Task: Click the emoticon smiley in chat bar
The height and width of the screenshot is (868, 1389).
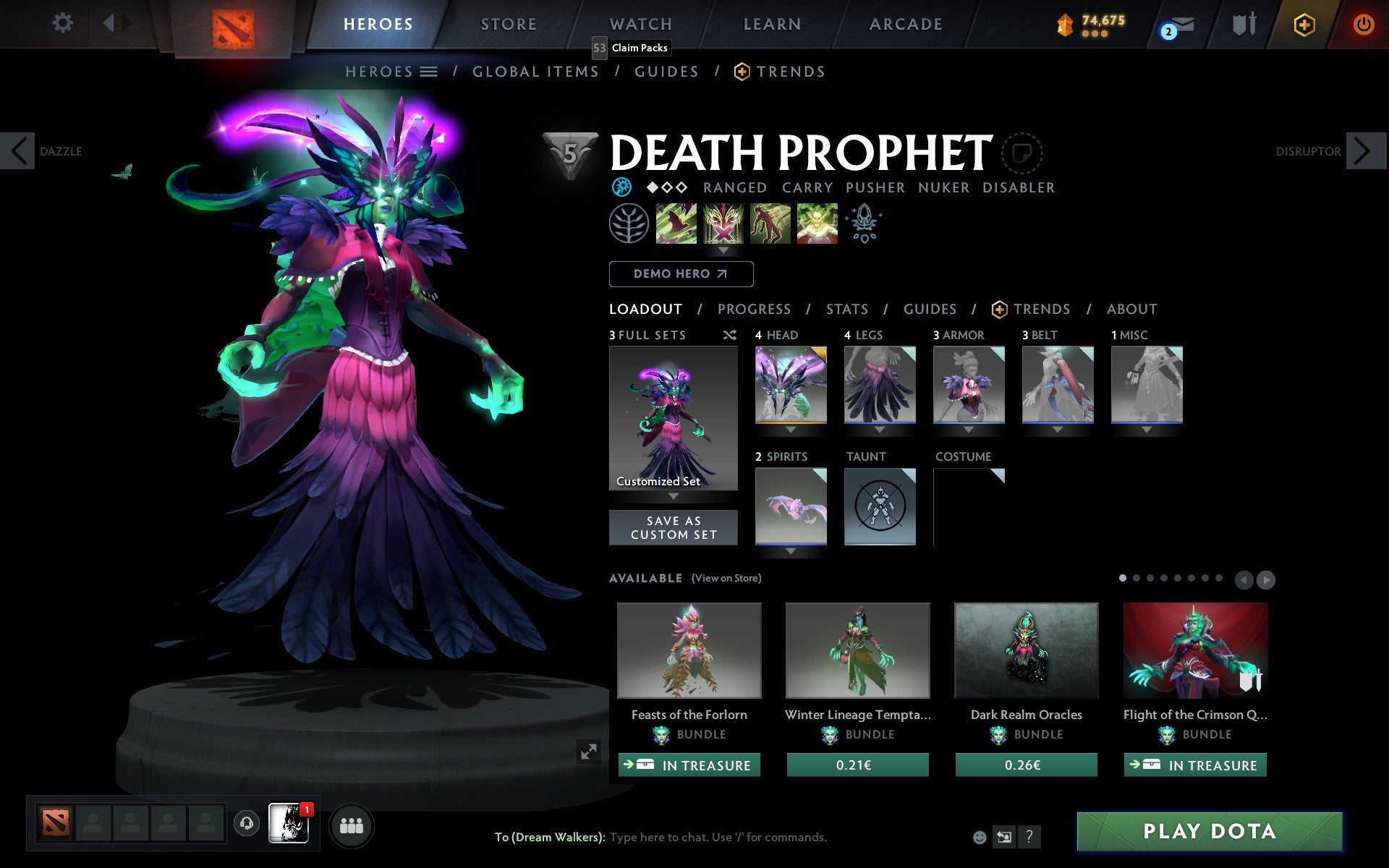Action: (x=980, y=838)
